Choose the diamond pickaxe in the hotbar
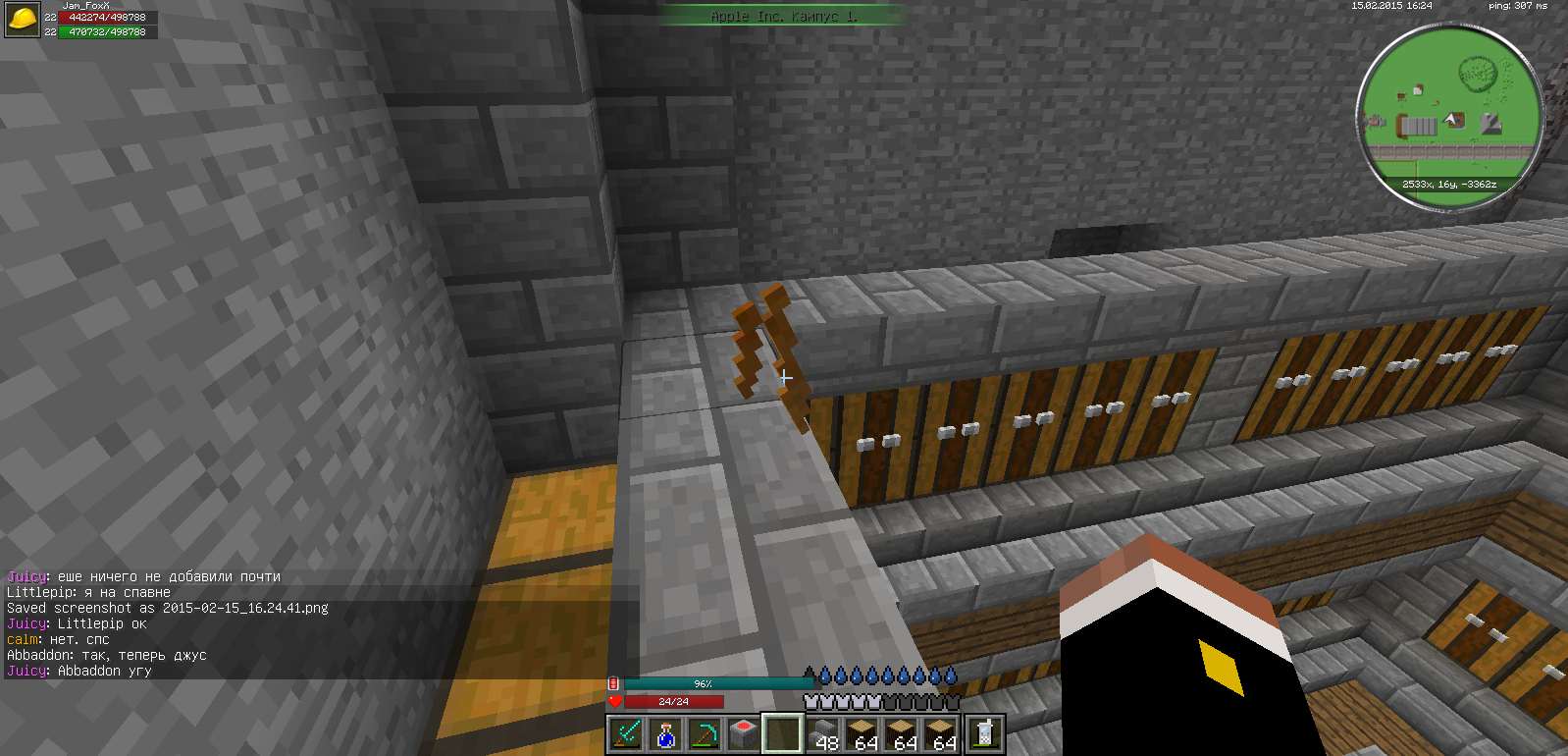Viewport: 1568px width, 756px height. (x=705, y=734)
